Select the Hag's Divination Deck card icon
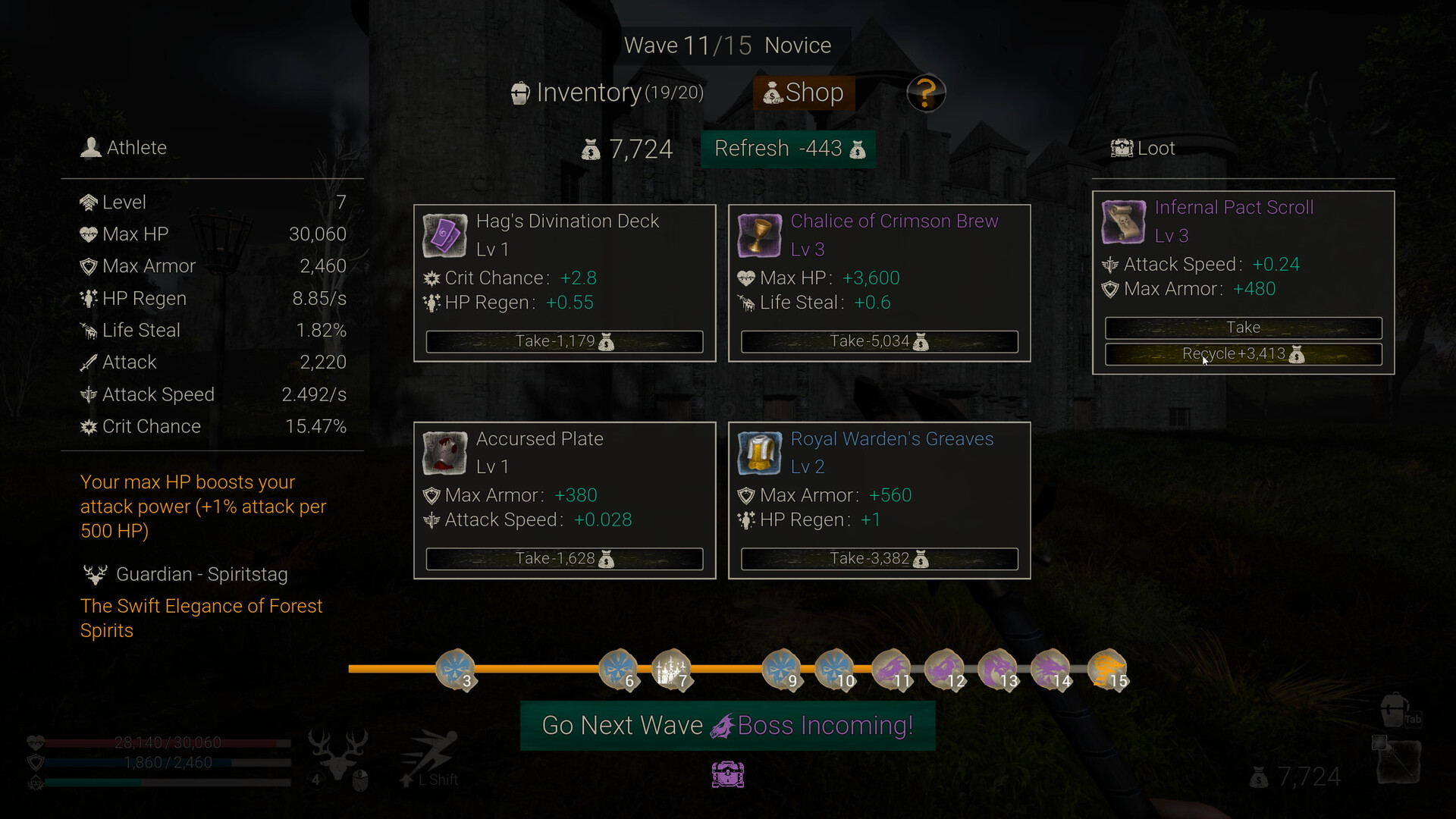 [444, 235]
